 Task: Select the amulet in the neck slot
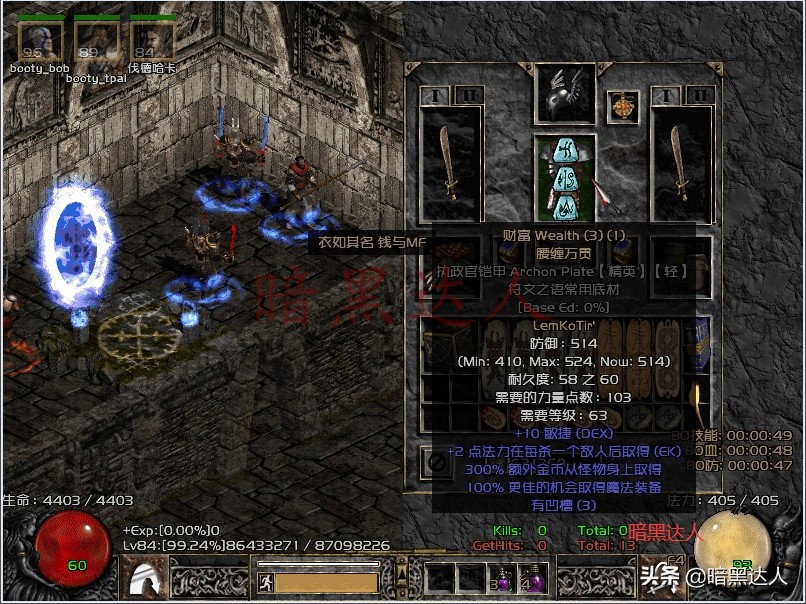point(623,107)
